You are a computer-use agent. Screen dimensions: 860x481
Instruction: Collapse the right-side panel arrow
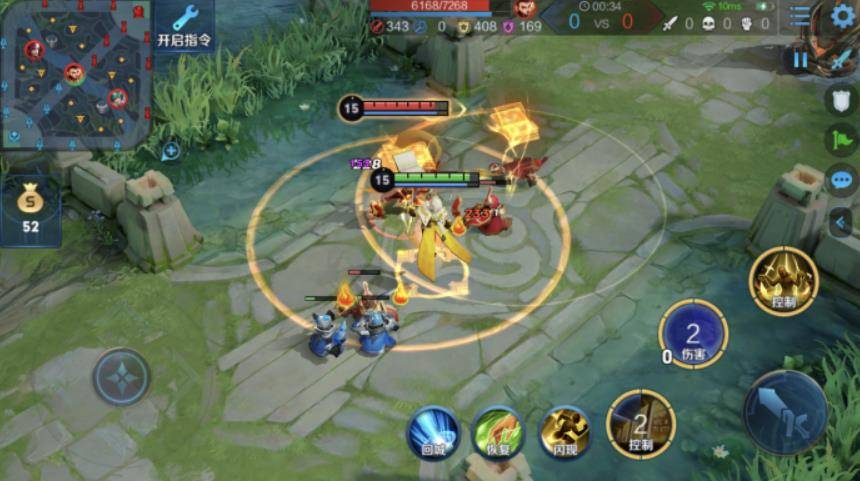pos(841,222)
